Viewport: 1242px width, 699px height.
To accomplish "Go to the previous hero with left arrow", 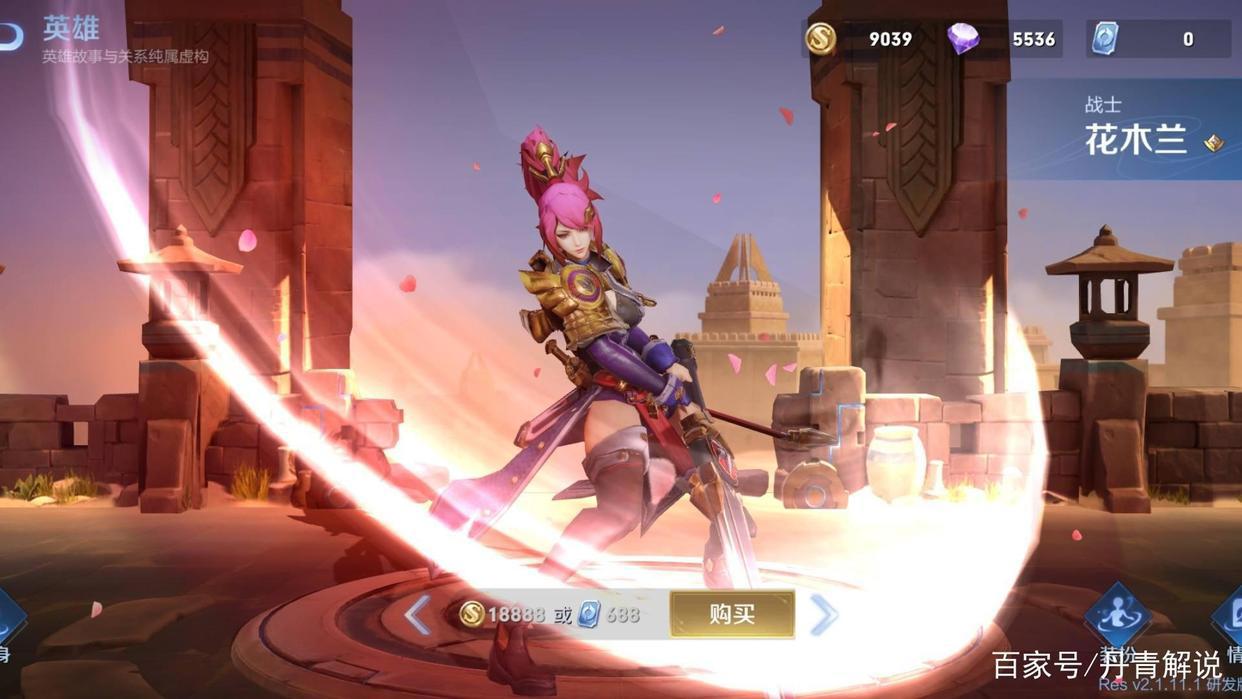I will pyautogui.click(x=418, y=615).
